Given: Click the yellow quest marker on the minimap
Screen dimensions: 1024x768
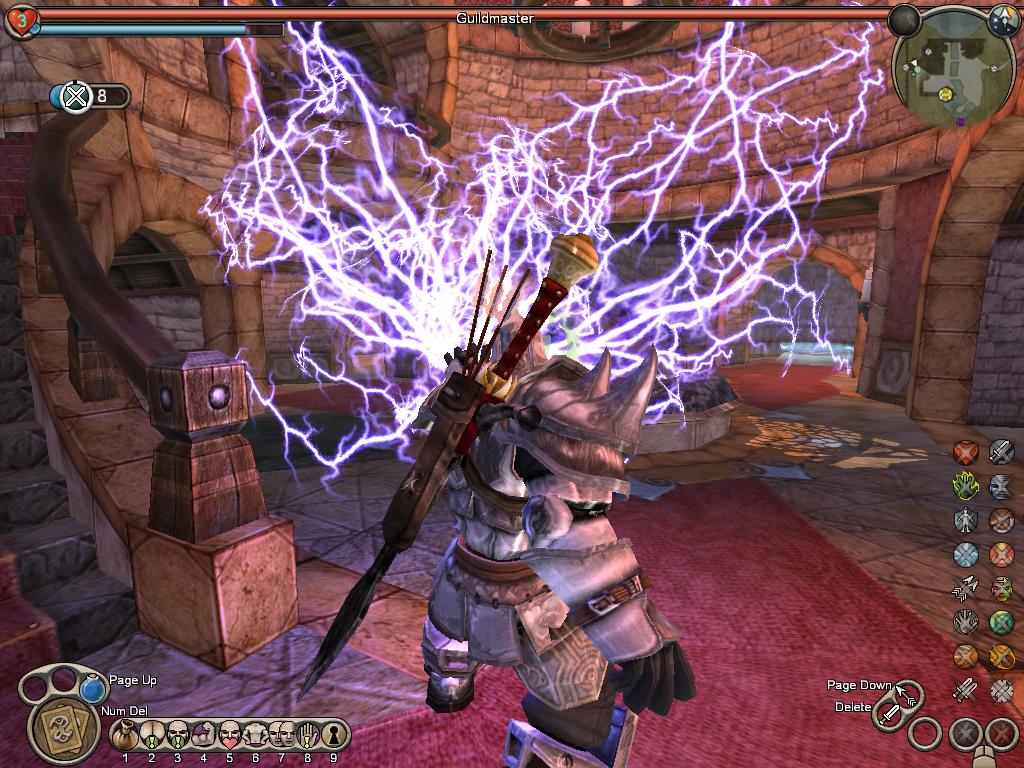Looking at the screenshot, I should click(944, 93).
